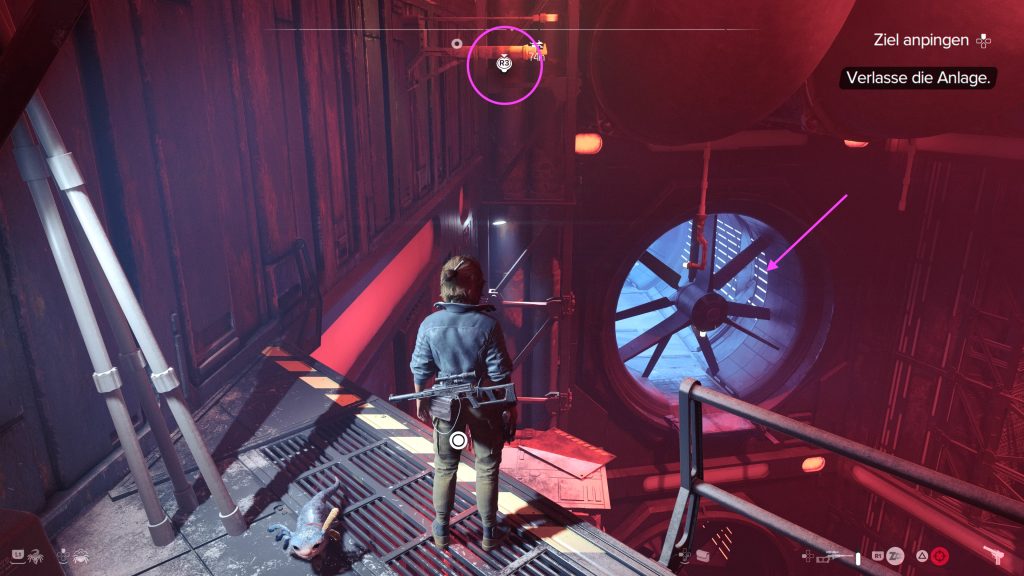Click the "Ziel anpingen" label

(x=920, y=41)
